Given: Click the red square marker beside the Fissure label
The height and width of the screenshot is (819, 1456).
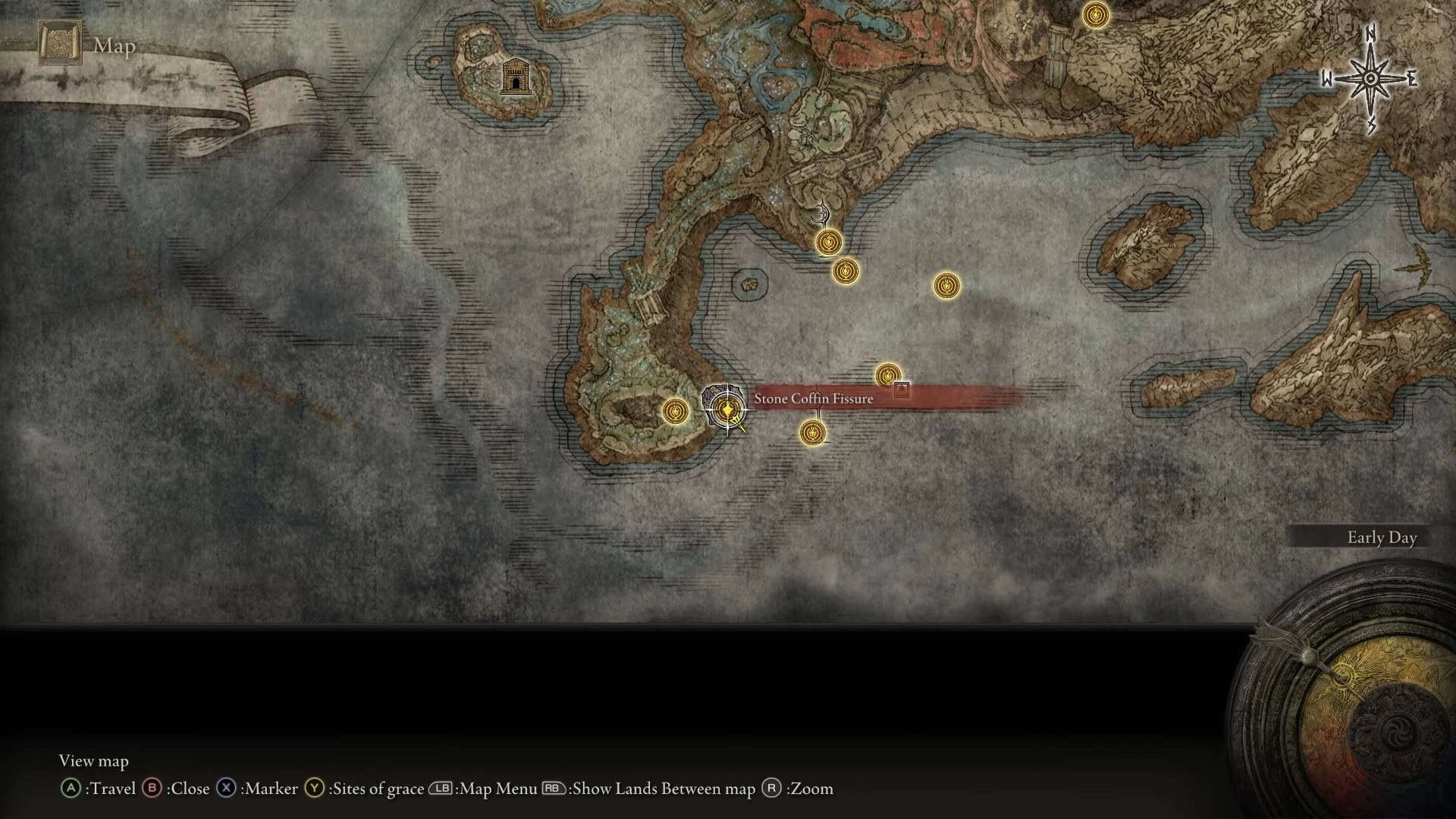Looking at the screenshot, I should (901, 390).
